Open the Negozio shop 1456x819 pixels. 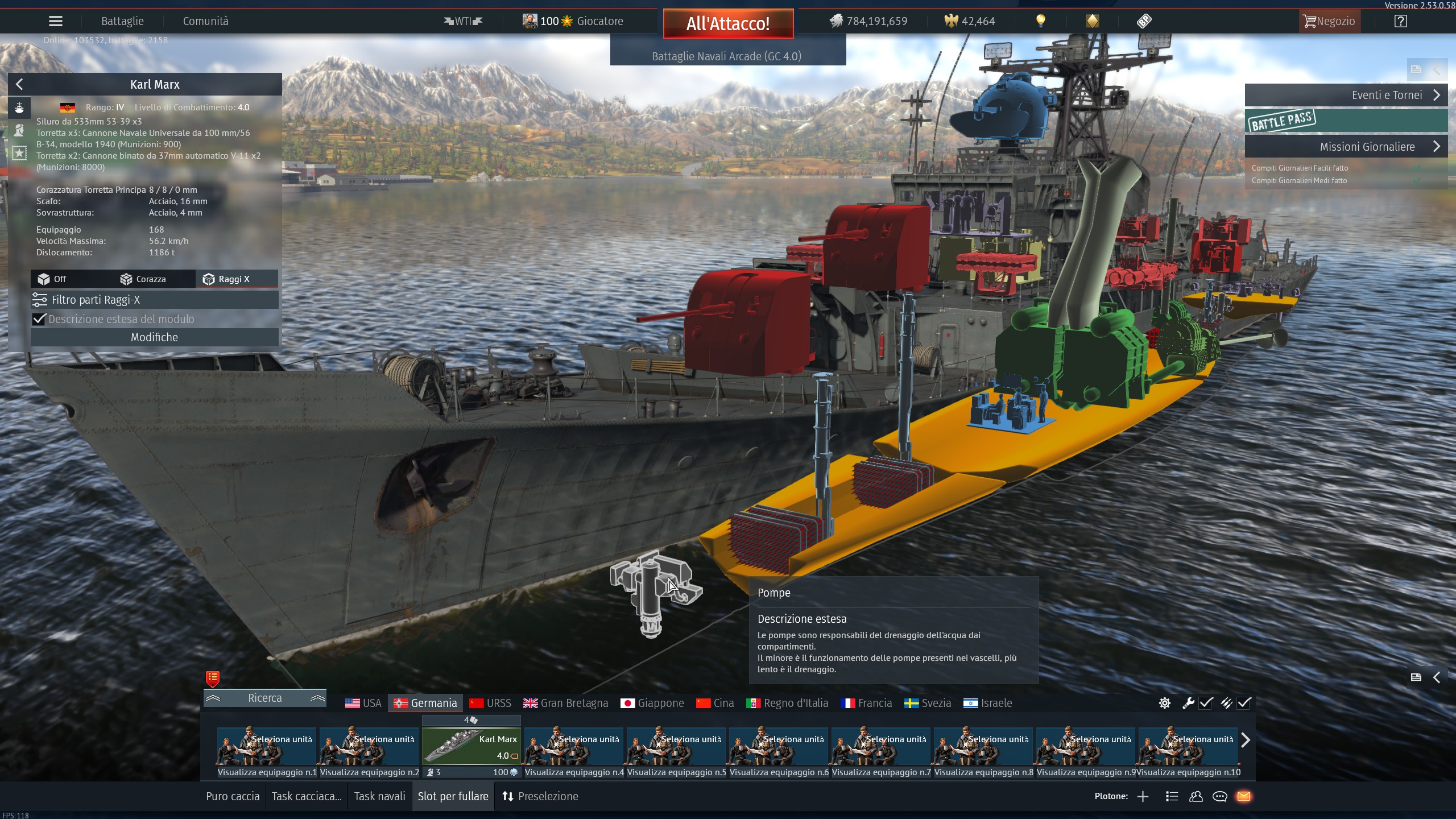[1329, 21]
